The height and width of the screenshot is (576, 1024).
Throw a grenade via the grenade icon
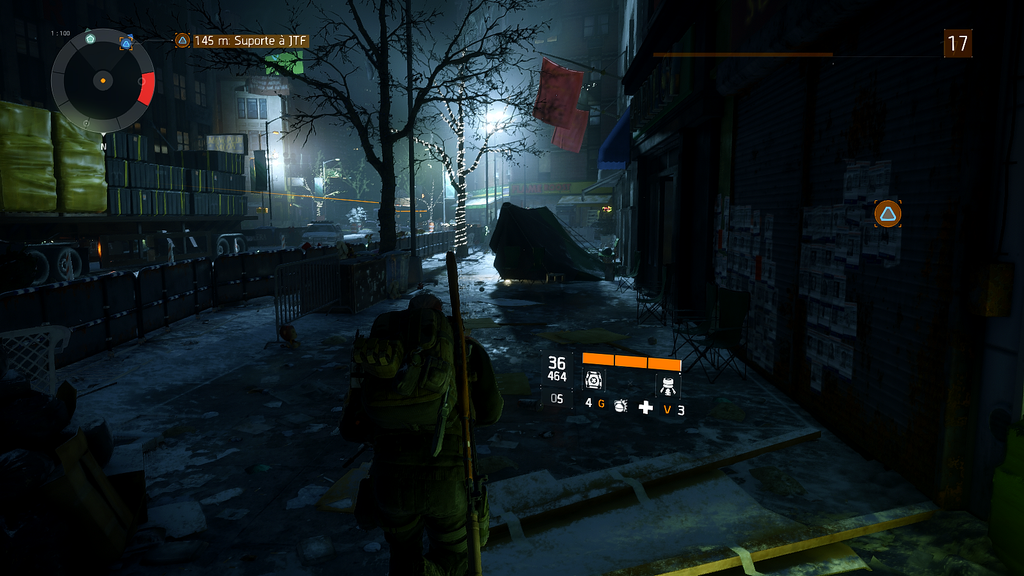(x=620, y=406)
